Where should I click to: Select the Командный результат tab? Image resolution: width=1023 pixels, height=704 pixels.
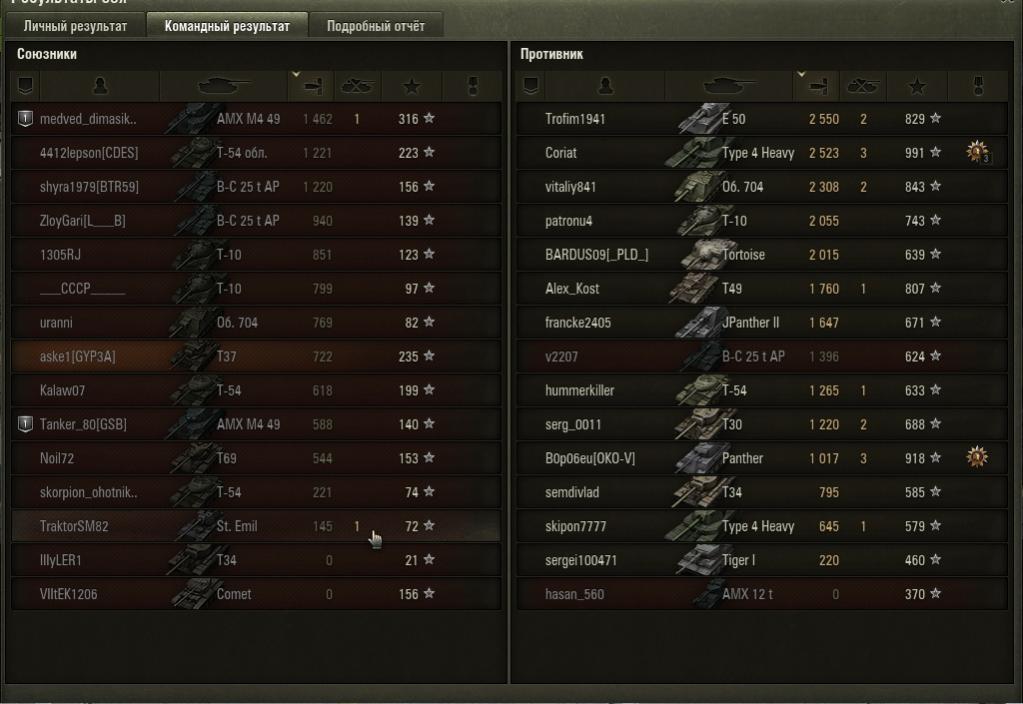click(227, 26)
